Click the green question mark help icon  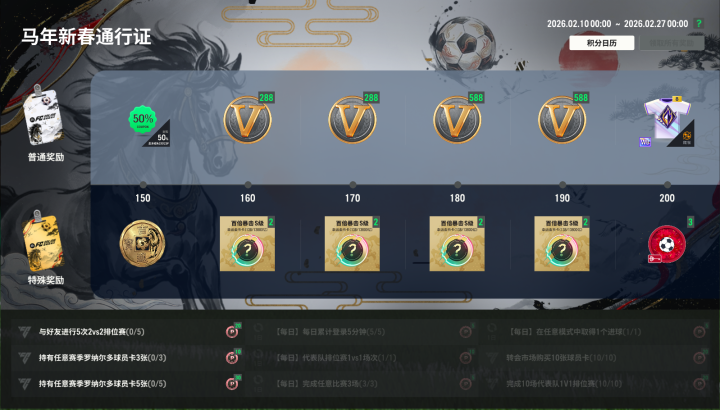tap(699, 23)
